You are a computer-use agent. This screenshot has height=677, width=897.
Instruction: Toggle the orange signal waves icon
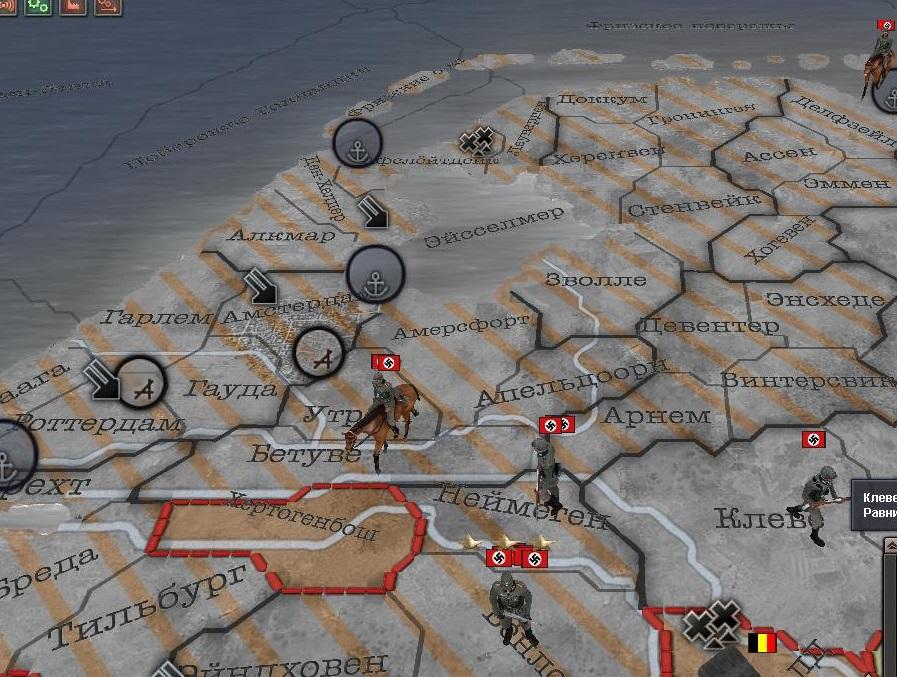pyautogui.click(x=6, y=6)
